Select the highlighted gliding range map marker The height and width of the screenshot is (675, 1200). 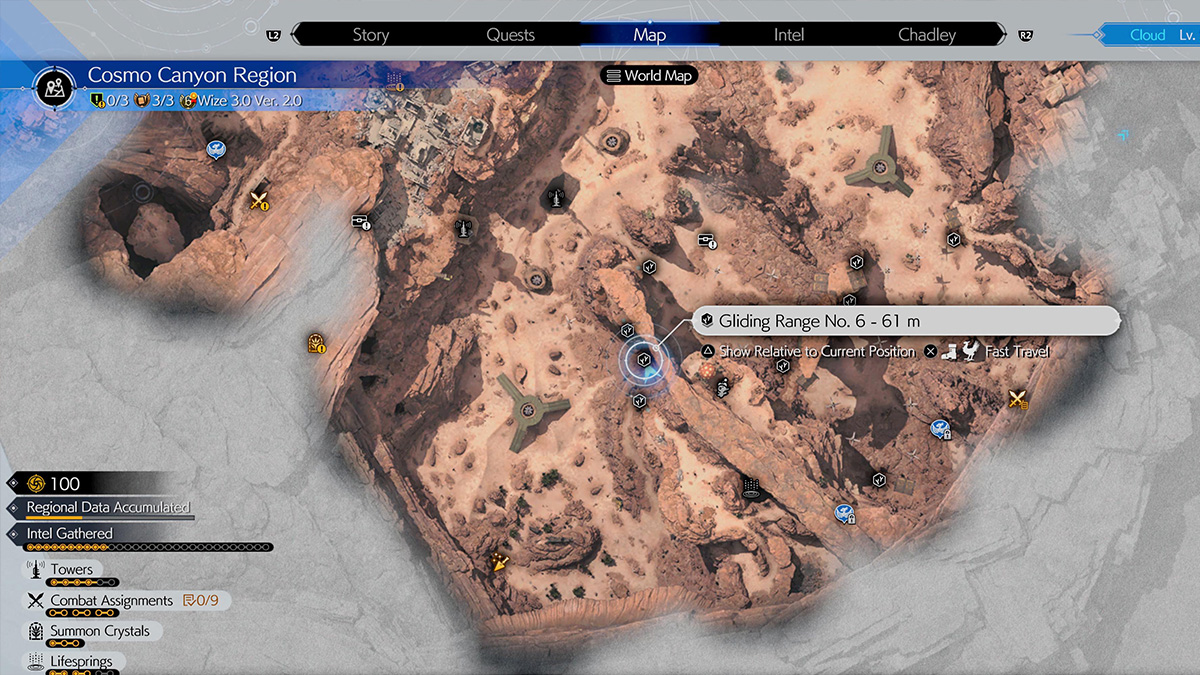[x=644, y=358]
